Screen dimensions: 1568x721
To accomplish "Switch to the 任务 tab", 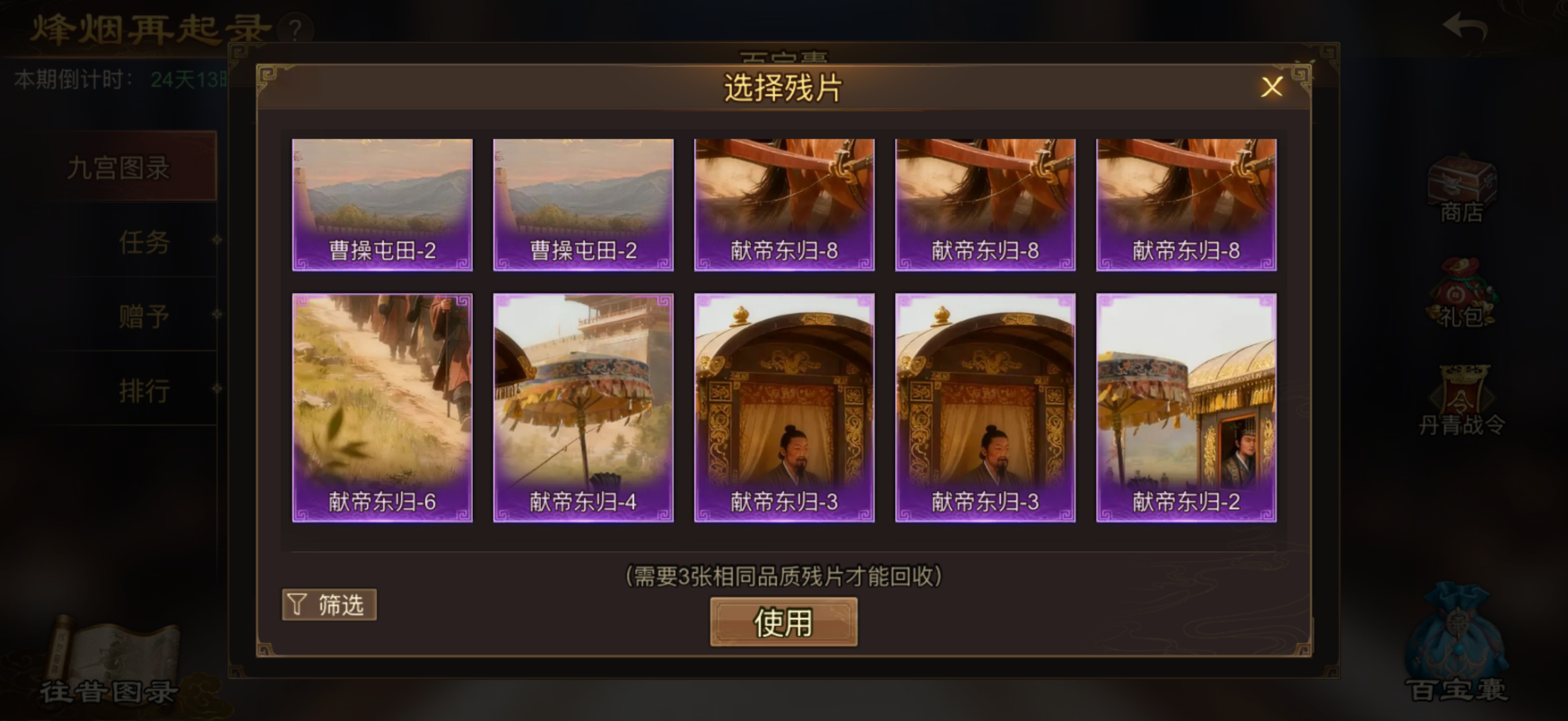I will [144, 243].
